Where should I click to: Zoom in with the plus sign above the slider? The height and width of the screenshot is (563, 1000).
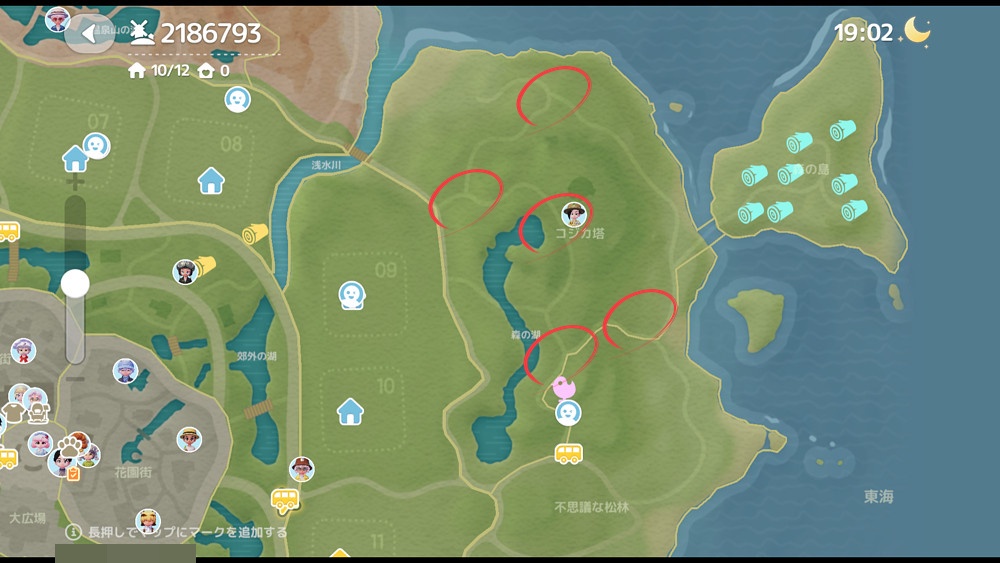click(x=74, y=184)
